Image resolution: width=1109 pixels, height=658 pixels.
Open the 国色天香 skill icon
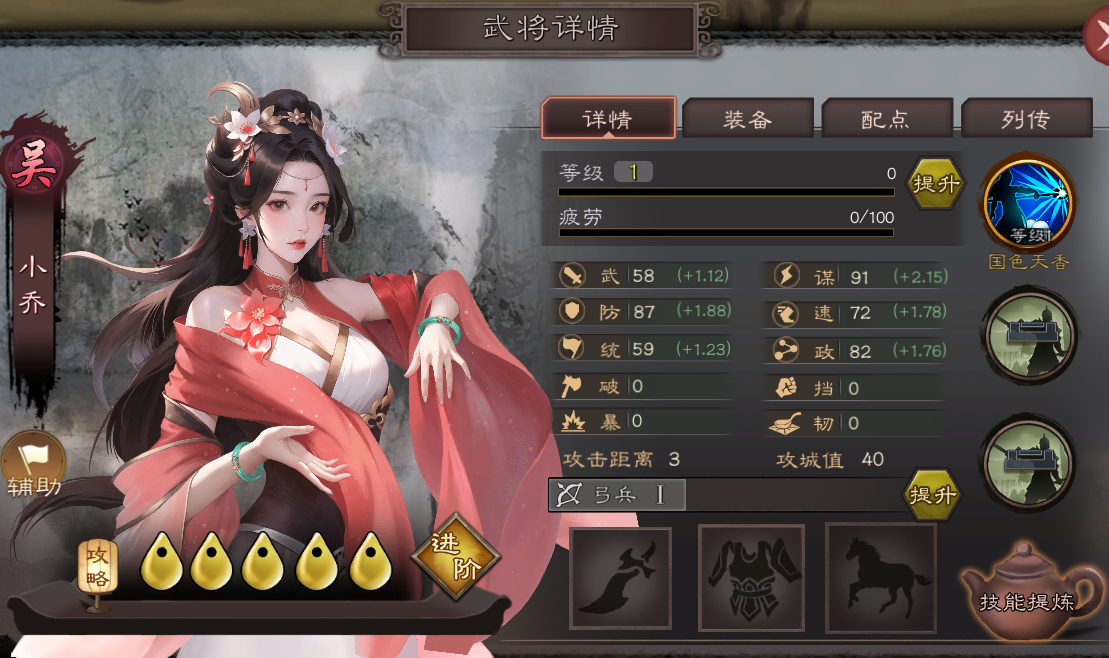pyautogui.click(x=1028, y=205)
